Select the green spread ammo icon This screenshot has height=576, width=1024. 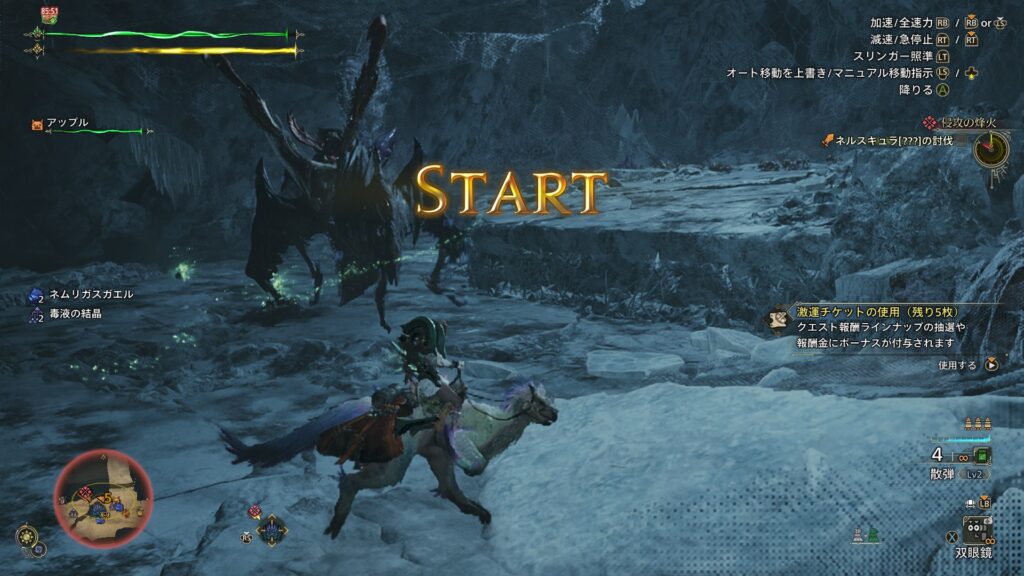click(x=982, y=456)
